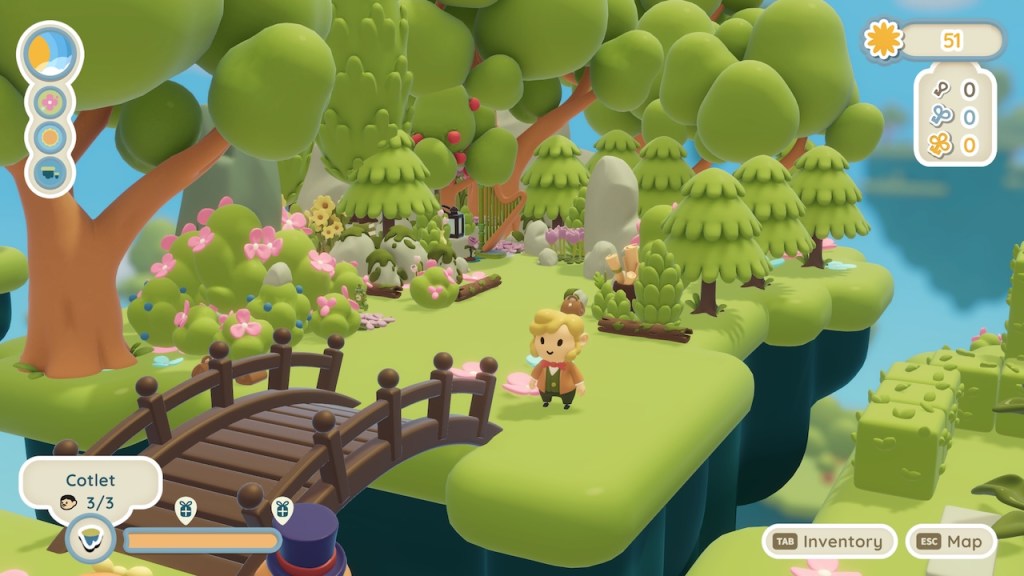Click the delivery truck icon
Image resolution: width=1024 pixels, height=576 pixels.
(x=50, y=171)
